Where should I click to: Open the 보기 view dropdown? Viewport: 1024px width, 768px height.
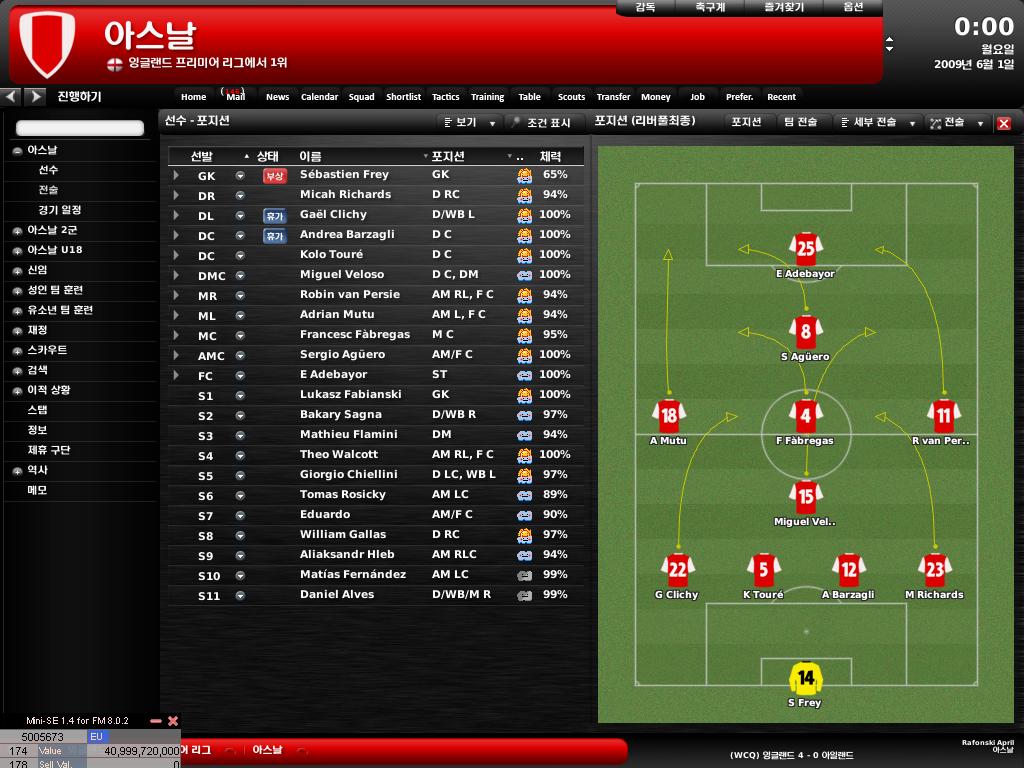(x=470, y=123)
